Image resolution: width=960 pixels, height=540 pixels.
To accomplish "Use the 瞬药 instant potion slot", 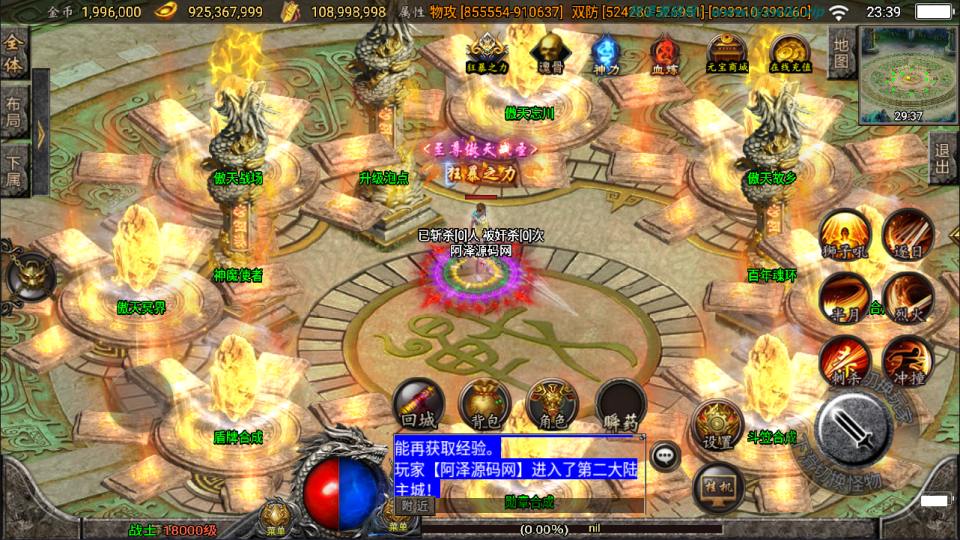I will pyautogui.click(x=620, y=405).
